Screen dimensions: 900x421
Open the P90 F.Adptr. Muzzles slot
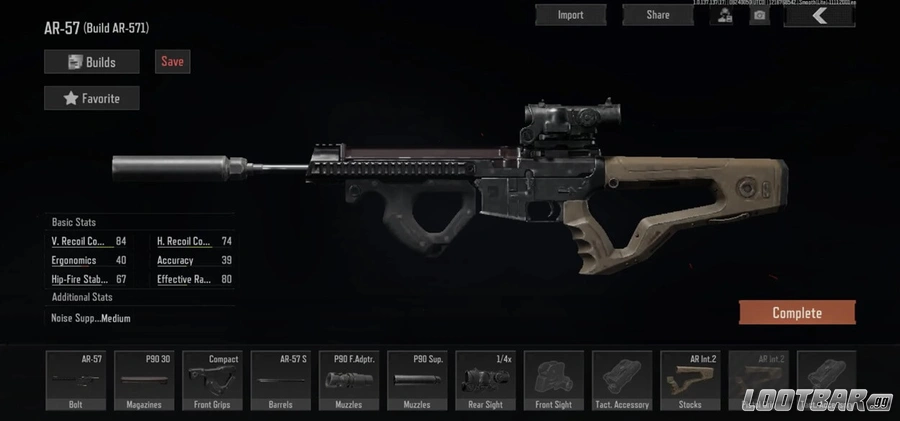pyautogui.click(x=348, y=381)
